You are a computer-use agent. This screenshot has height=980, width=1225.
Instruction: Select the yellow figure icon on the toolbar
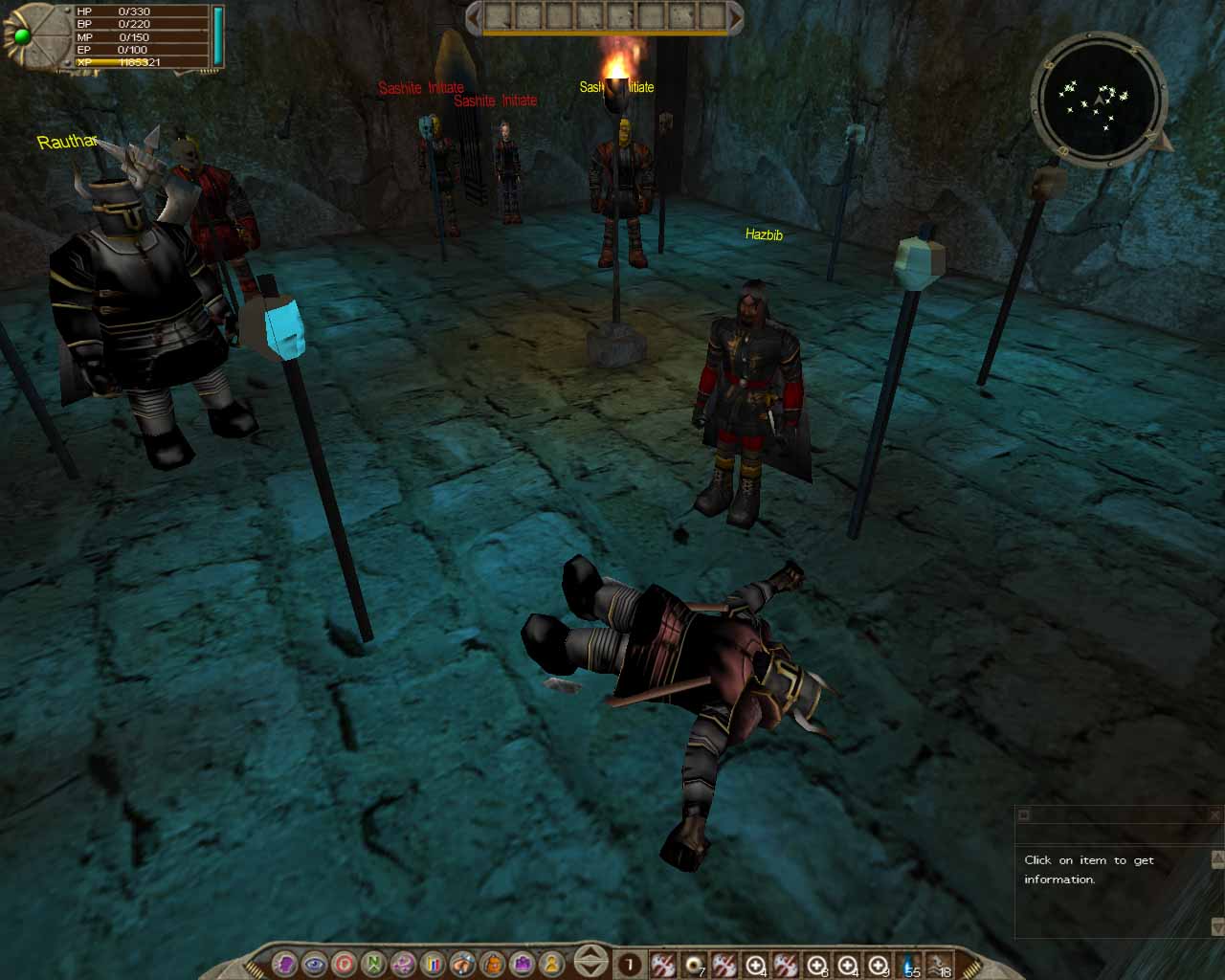coord(552,965)
